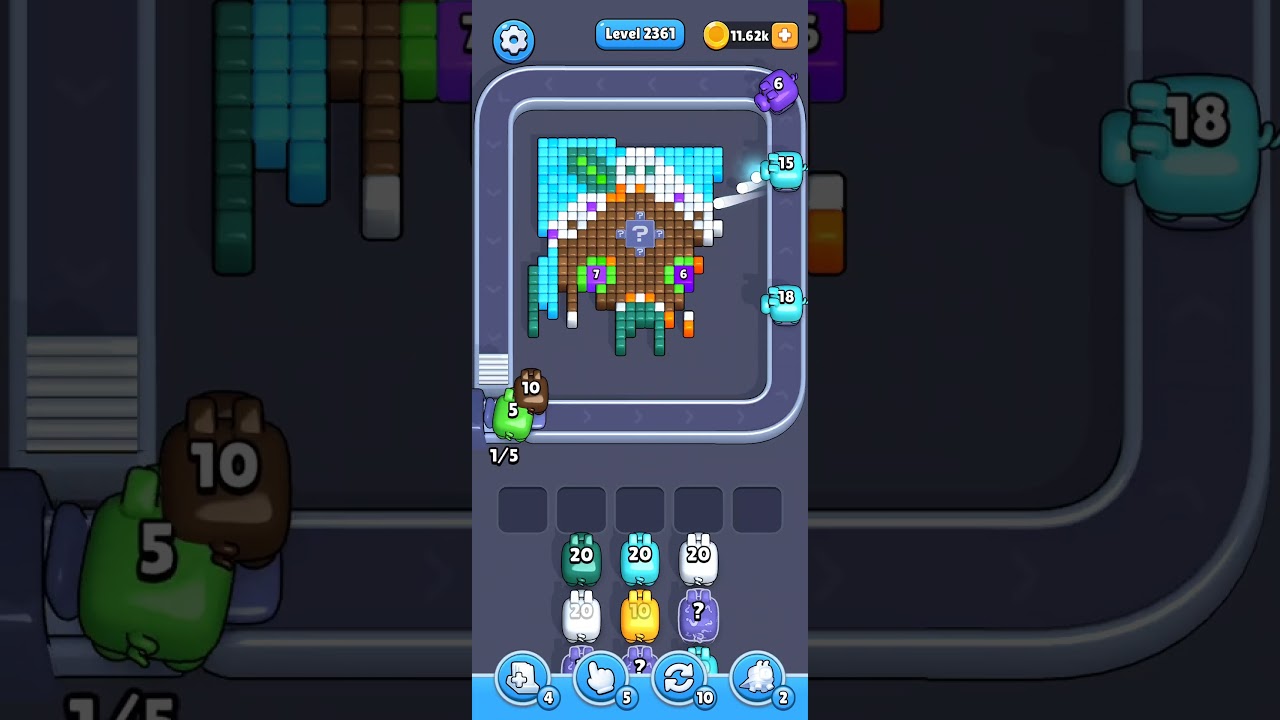Tap the pixel badge numbered 6
The image size is (1280, 720).
683,272
